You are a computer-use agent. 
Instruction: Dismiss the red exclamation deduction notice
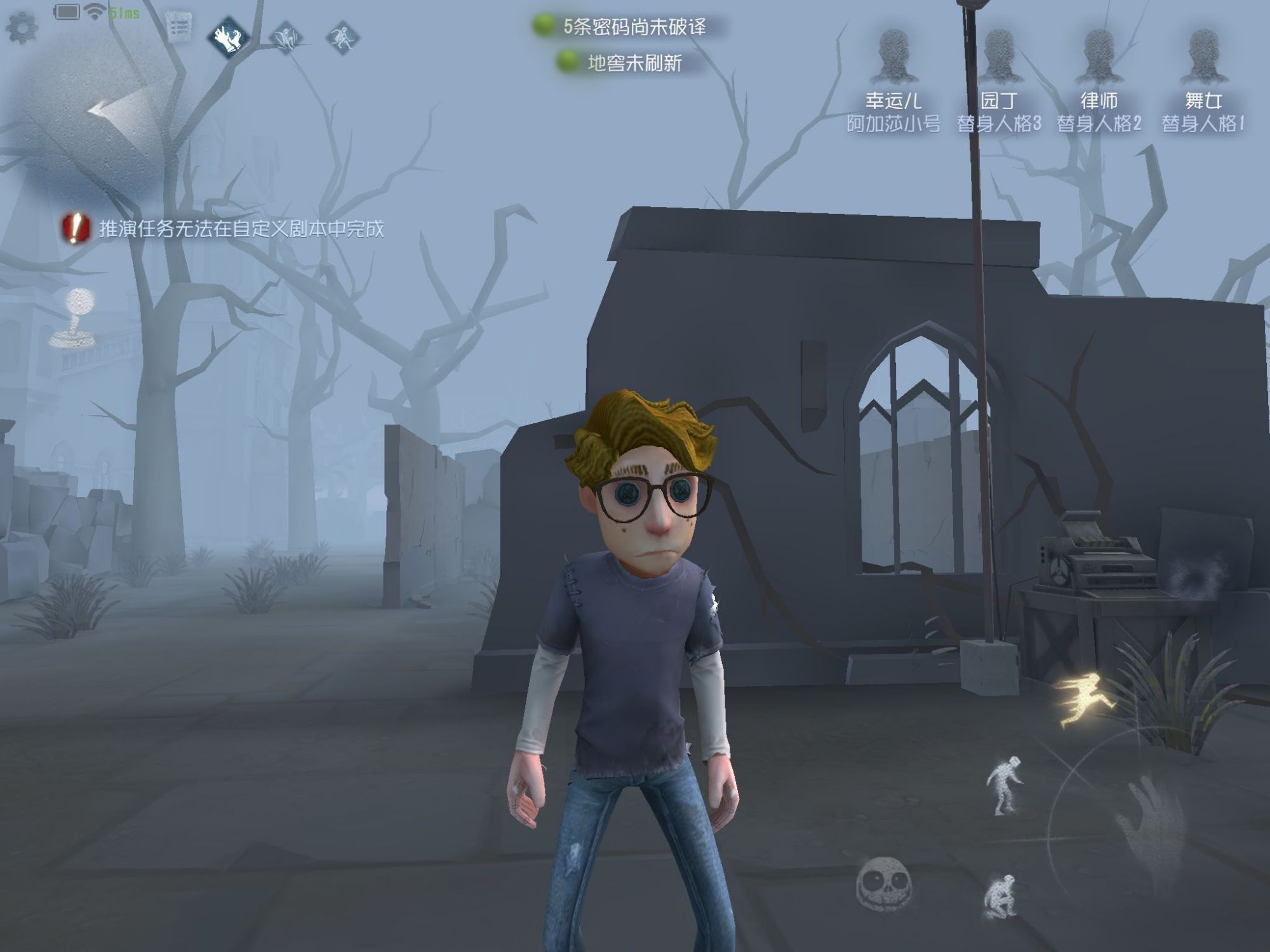point(75,228)
